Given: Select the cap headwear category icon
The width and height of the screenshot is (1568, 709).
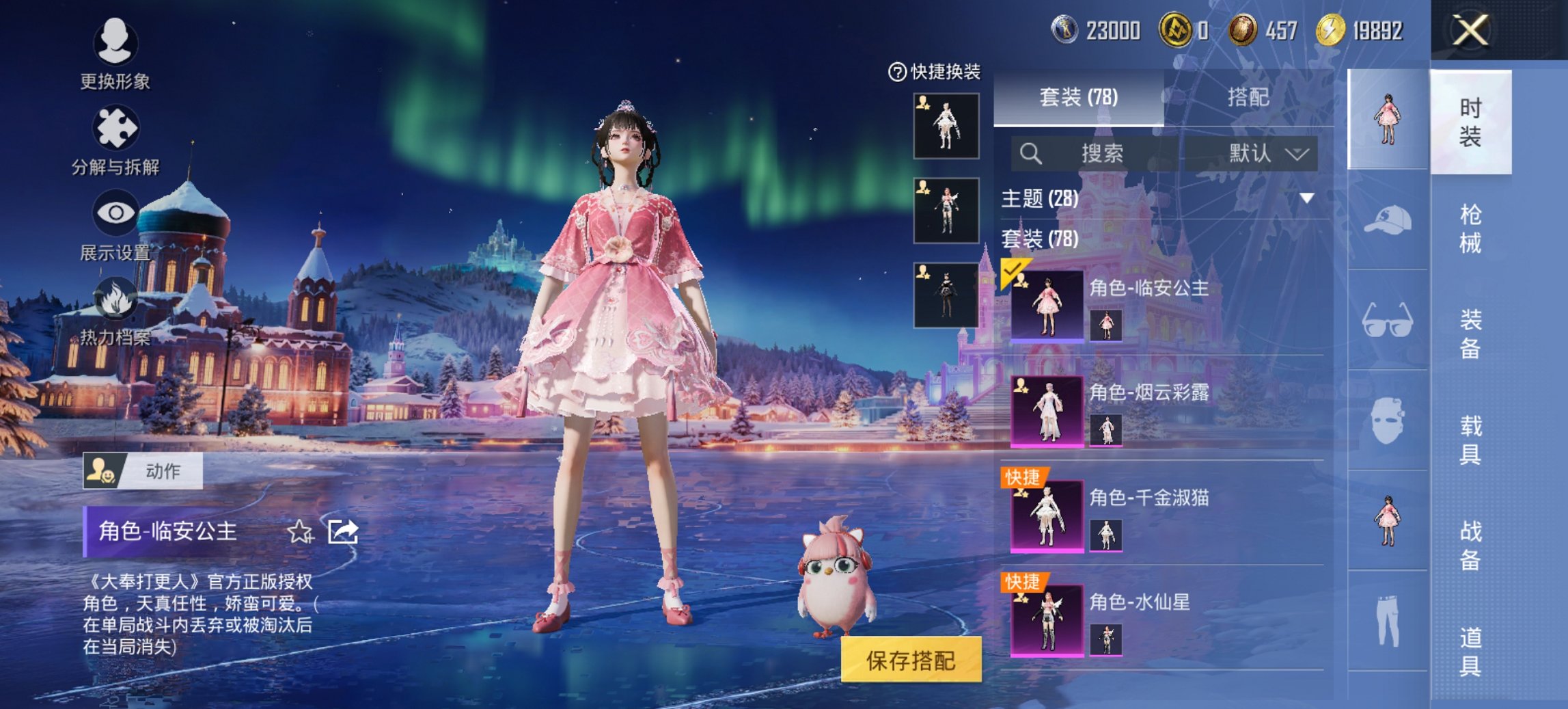Looking at the screenshot, I should [1388, 220].
